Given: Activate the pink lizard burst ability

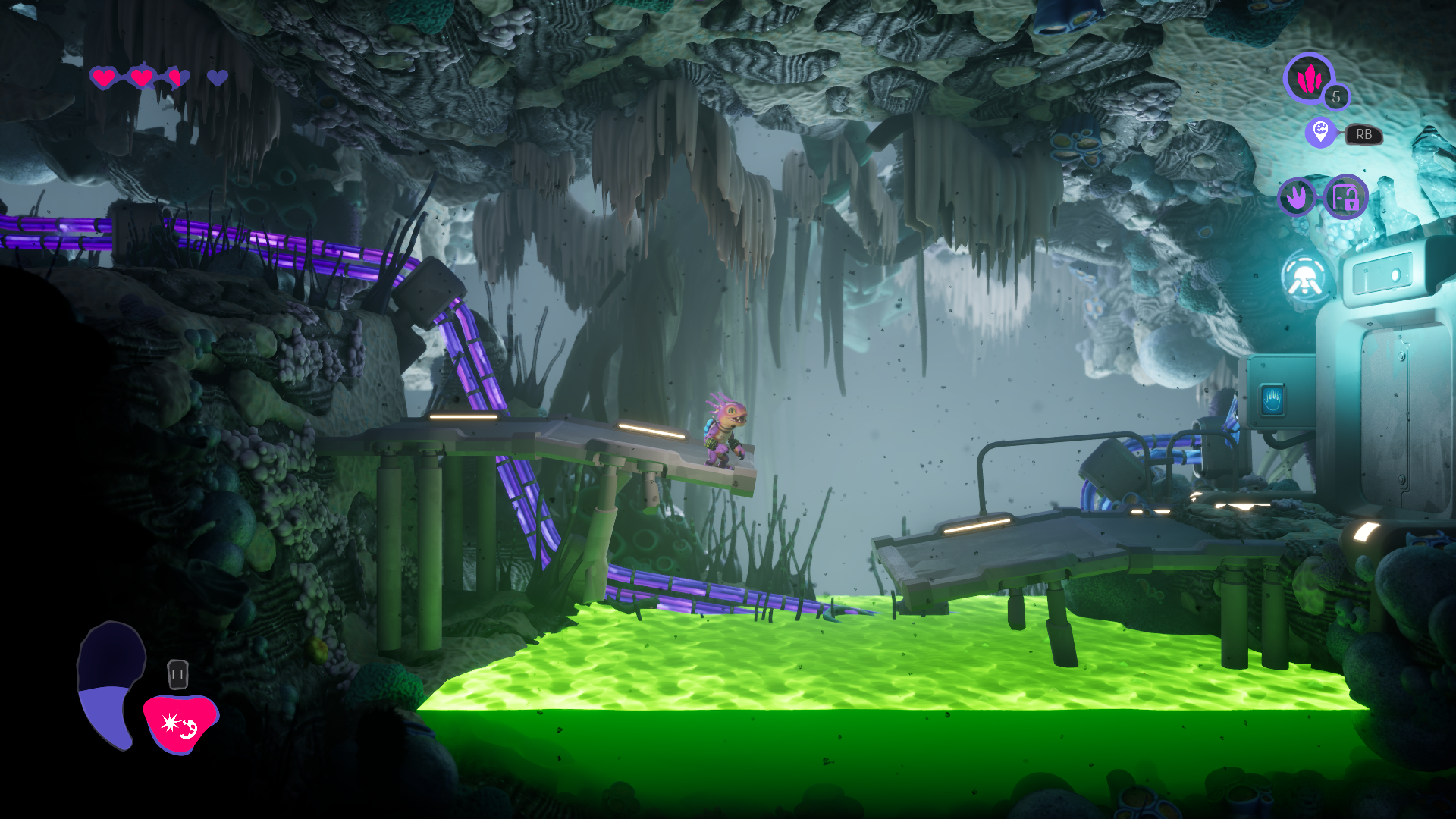Looking at the screenshot, I should click(180, 724).
